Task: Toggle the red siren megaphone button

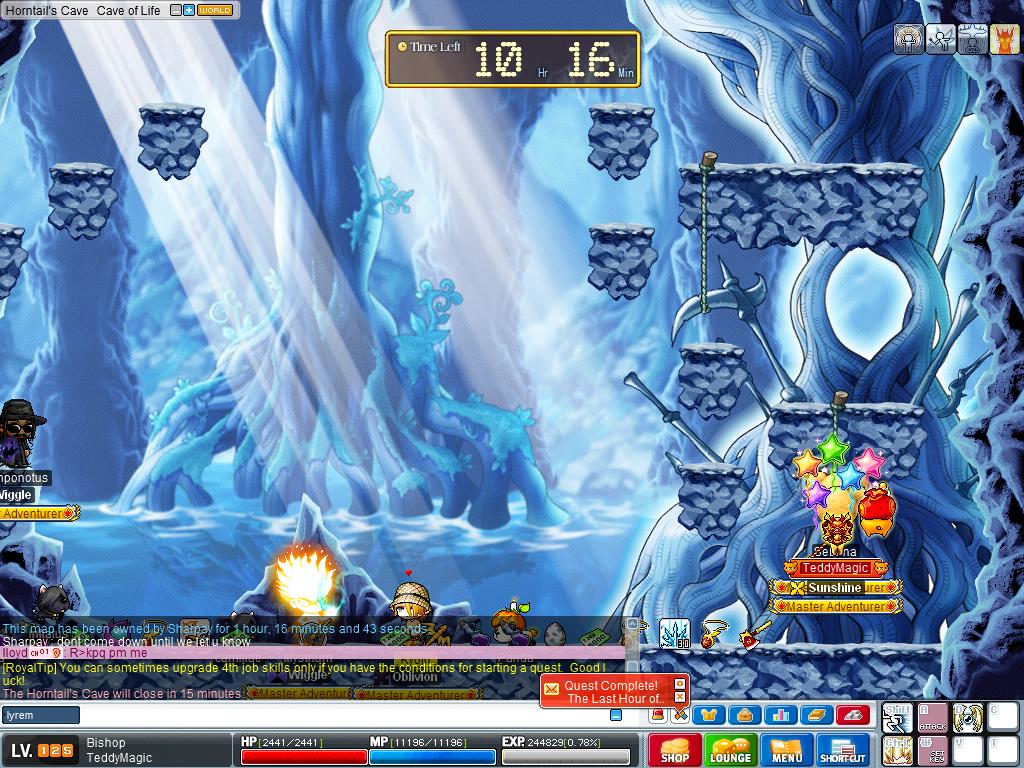Action: click(x=657, y=714)
